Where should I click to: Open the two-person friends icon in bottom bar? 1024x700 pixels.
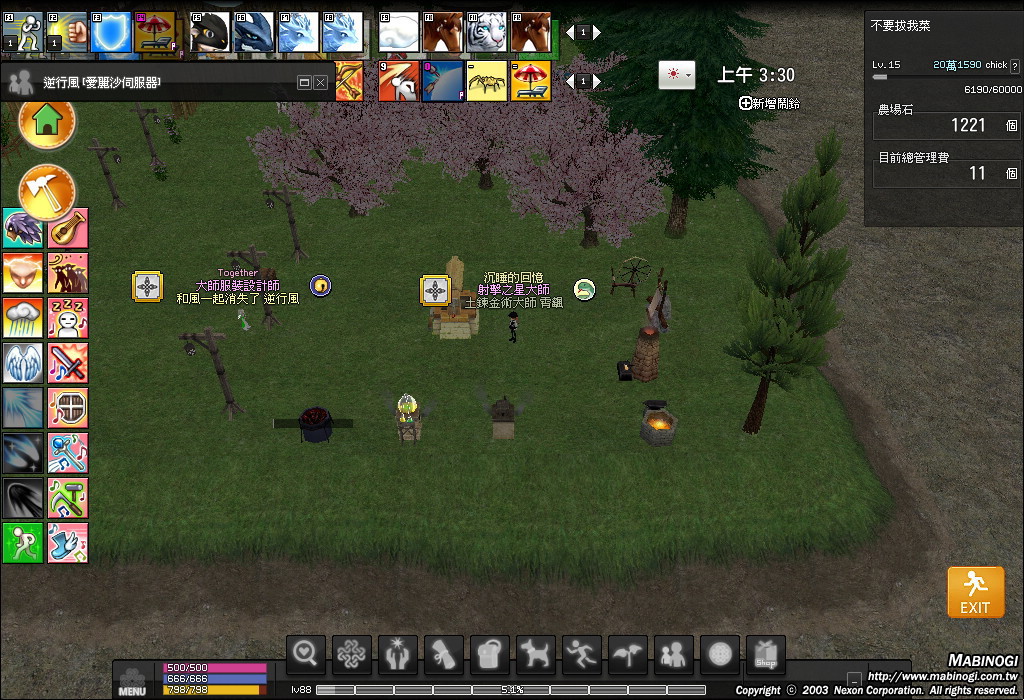pos(674,655)
